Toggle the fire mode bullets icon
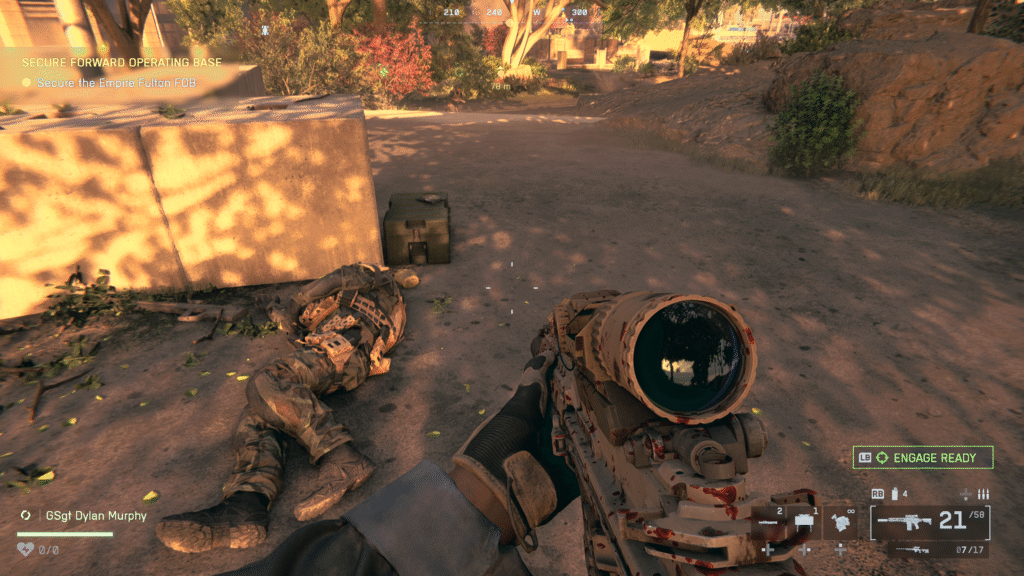Screen dimensions: 1024x576 983,494
